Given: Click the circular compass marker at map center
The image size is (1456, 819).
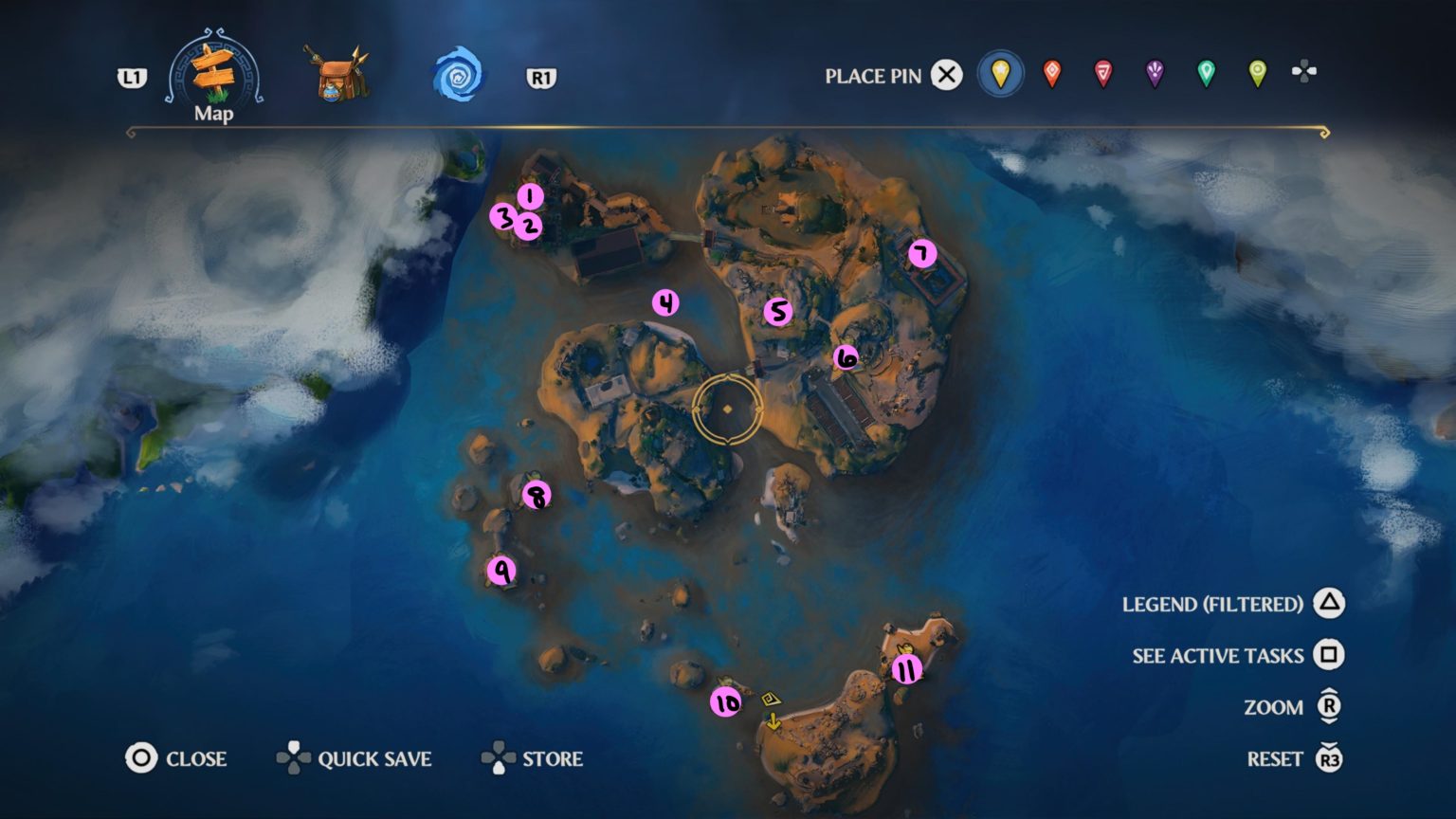Looking at the screenshot, I should pos(727,410).
